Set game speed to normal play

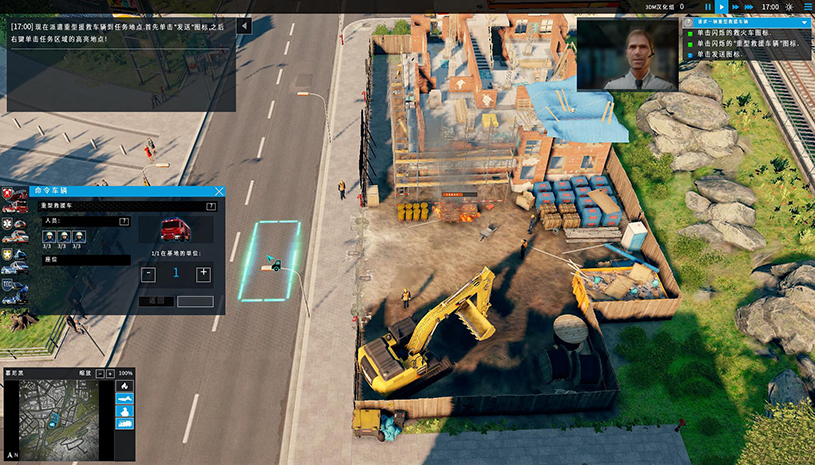pos(721,6)
